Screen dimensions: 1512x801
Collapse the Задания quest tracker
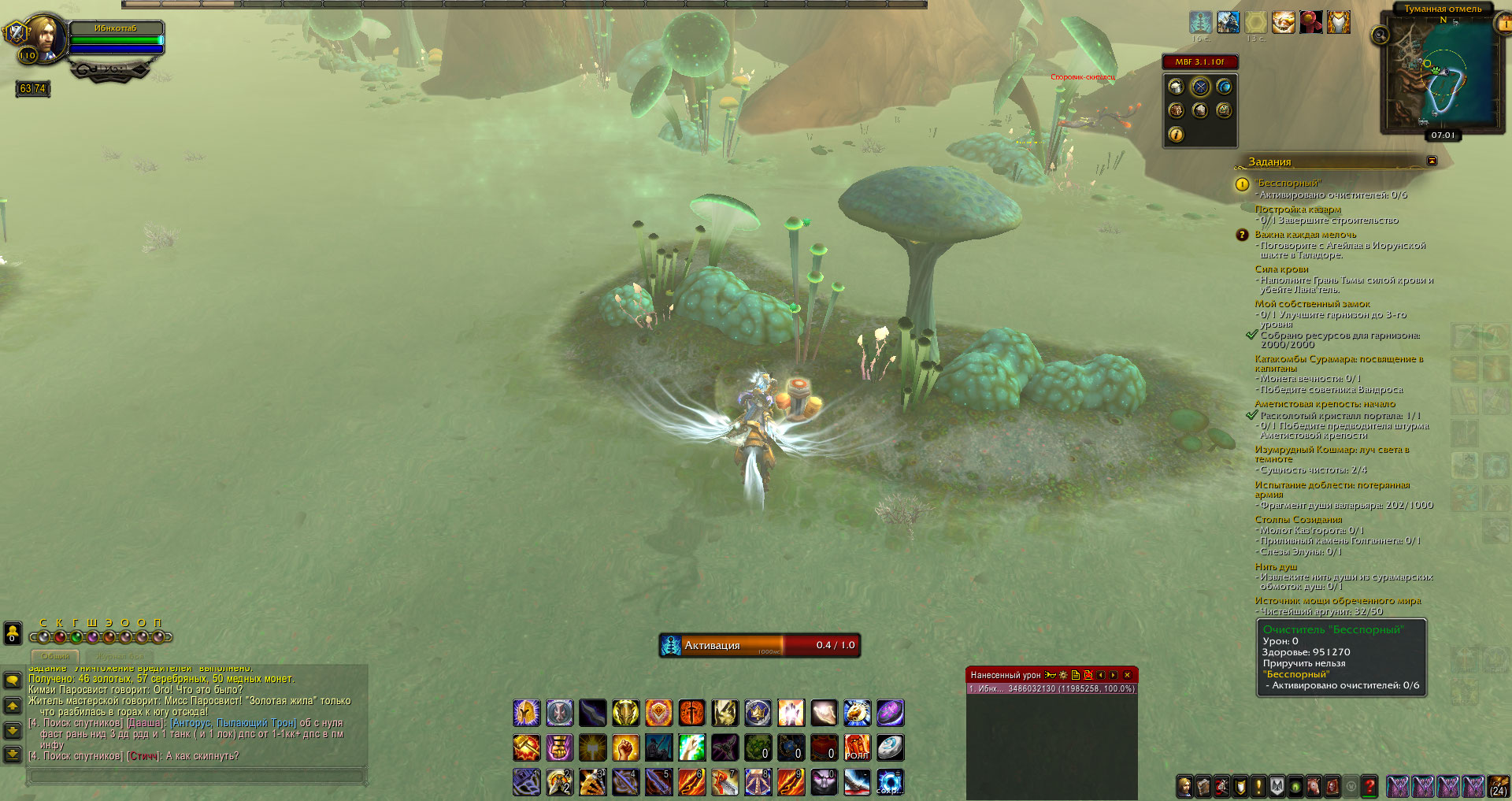[1432, 161]
